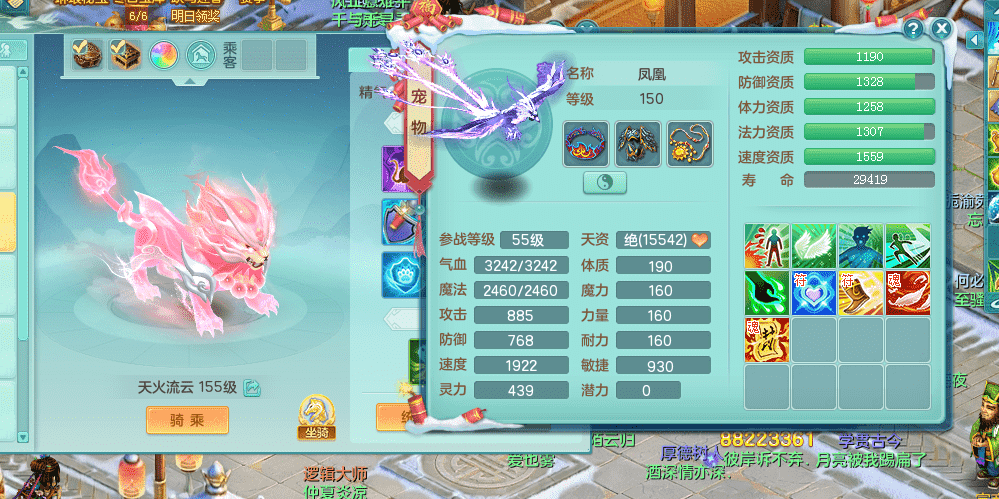Inspect the blue shadow figure skill
Screen dimensions: 999x499
(860, 246)
